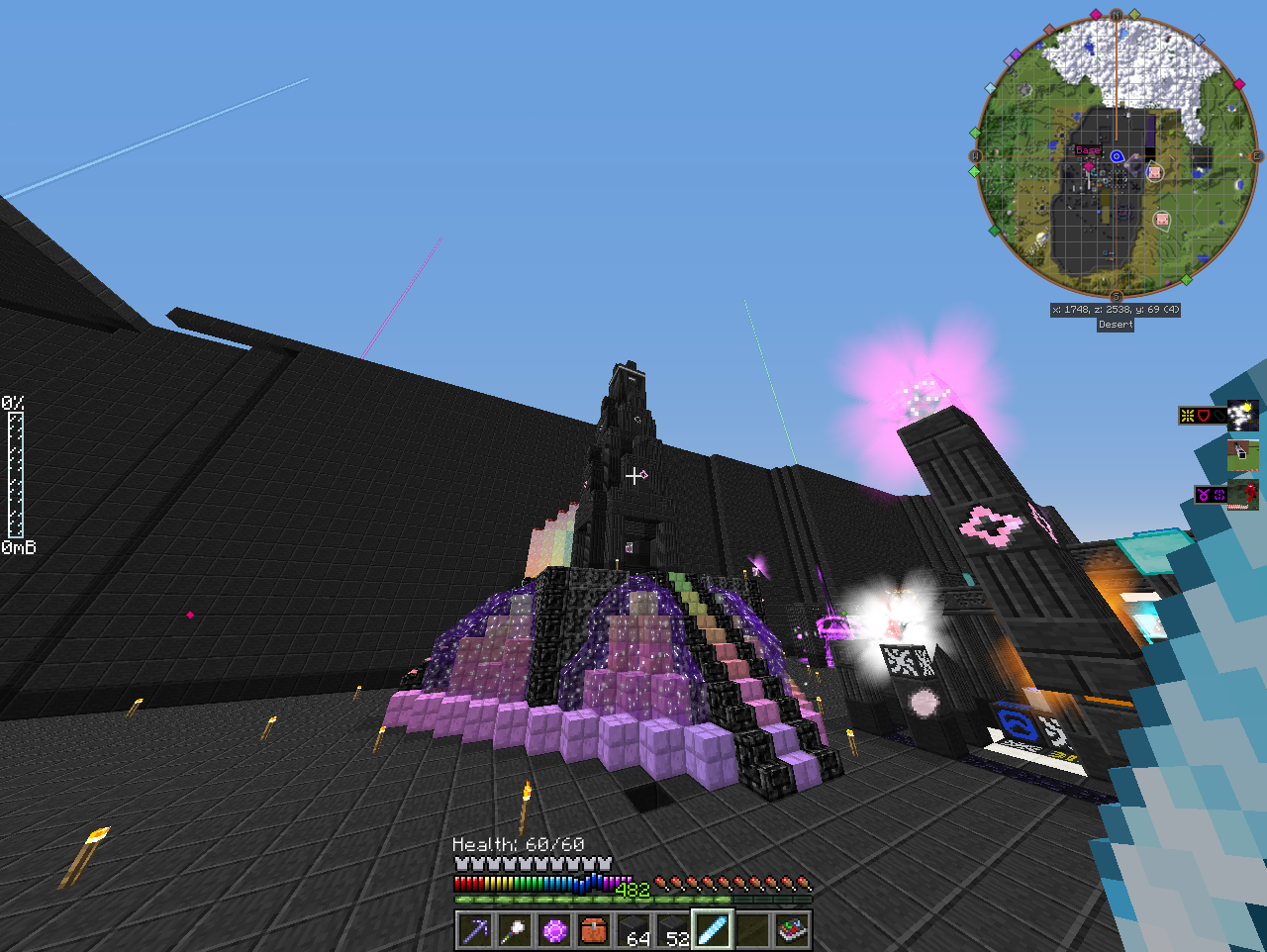Select the dark block stack of 64

pyautogui.click(x=633, y=931)
